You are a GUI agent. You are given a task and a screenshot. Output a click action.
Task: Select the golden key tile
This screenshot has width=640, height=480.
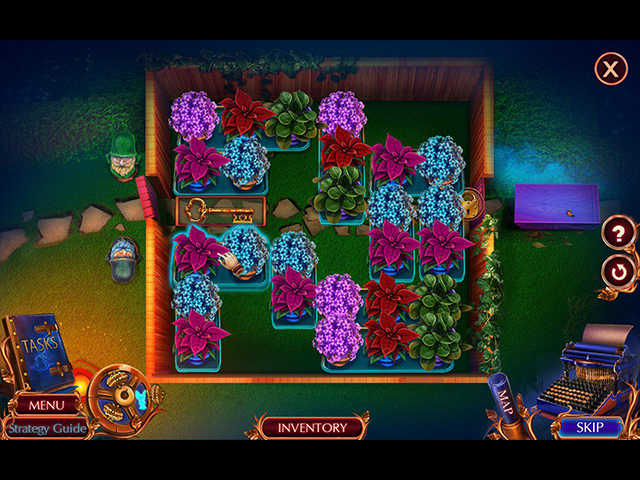221,211
